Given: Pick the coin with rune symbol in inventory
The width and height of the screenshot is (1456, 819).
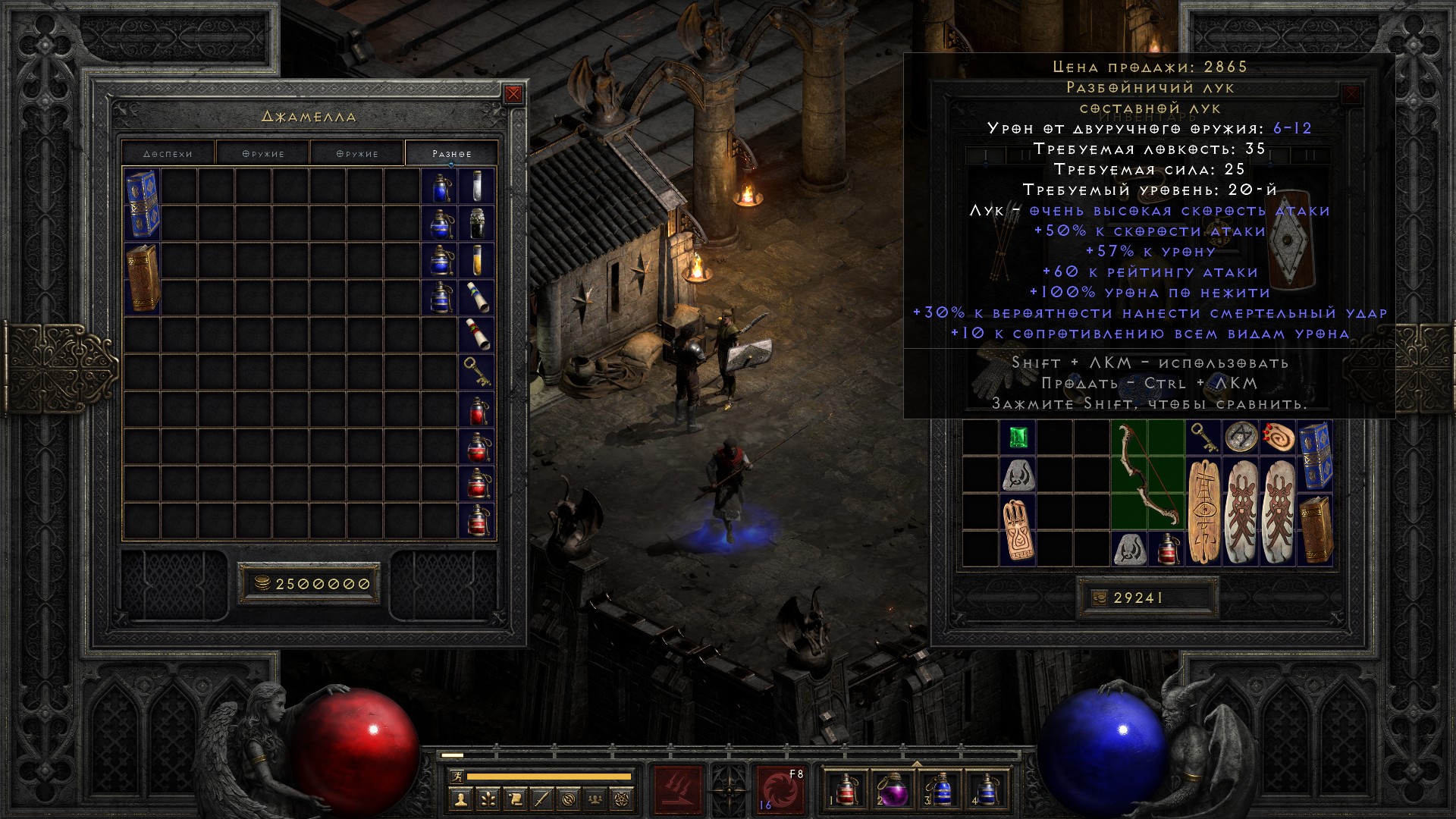Looking at the screenshot, I should click(1241, 438).
